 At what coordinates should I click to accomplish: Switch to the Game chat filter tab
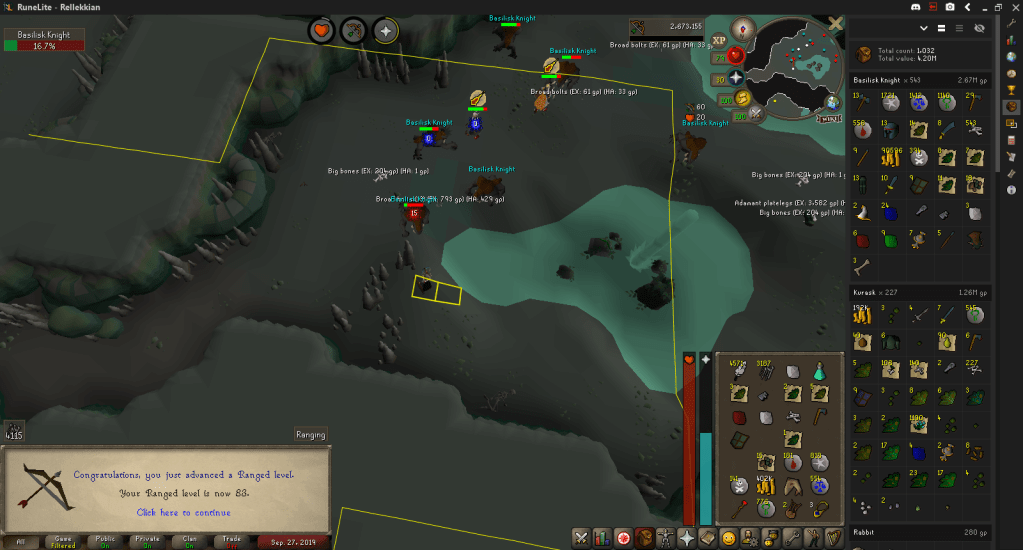pos(62,541)
